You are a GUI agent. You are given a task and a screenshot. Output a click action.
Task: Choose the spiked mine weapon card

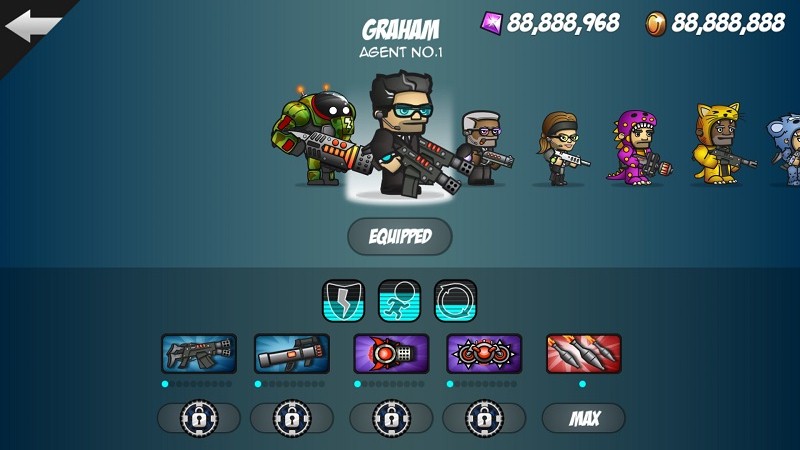coord(484,353)
